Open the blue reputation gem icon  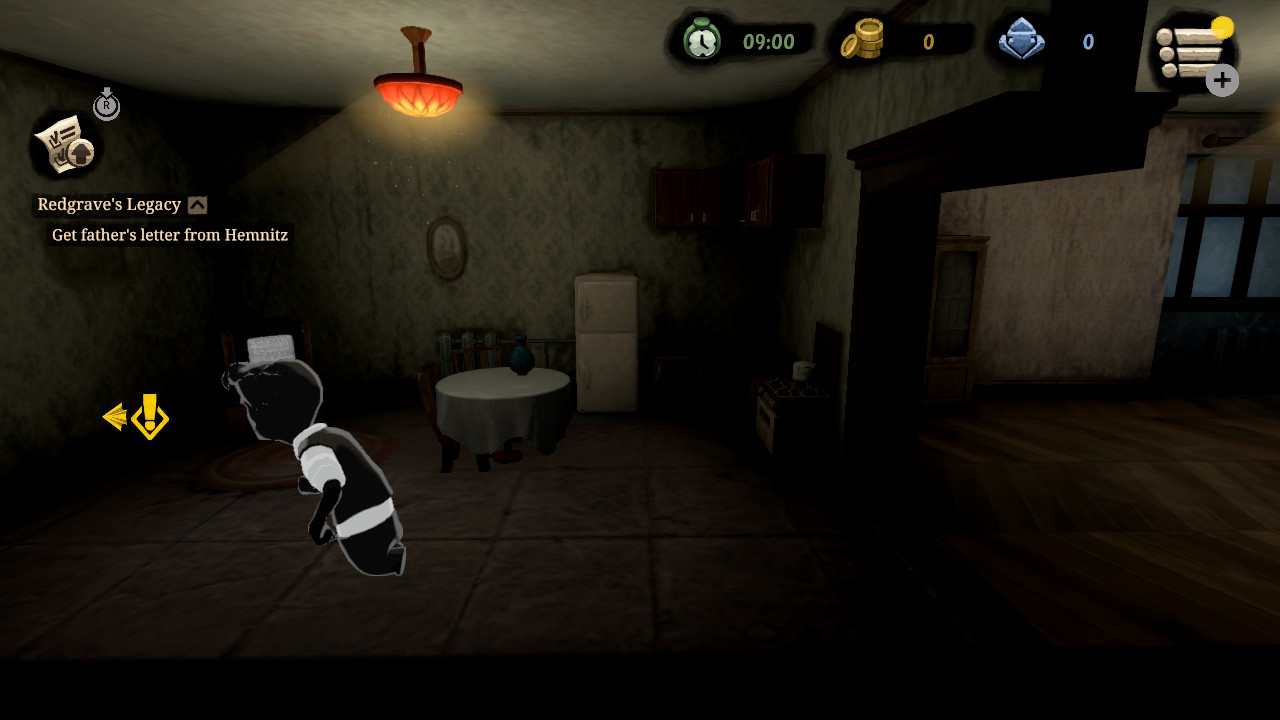pyautogui.click(x=1022, y=41)
